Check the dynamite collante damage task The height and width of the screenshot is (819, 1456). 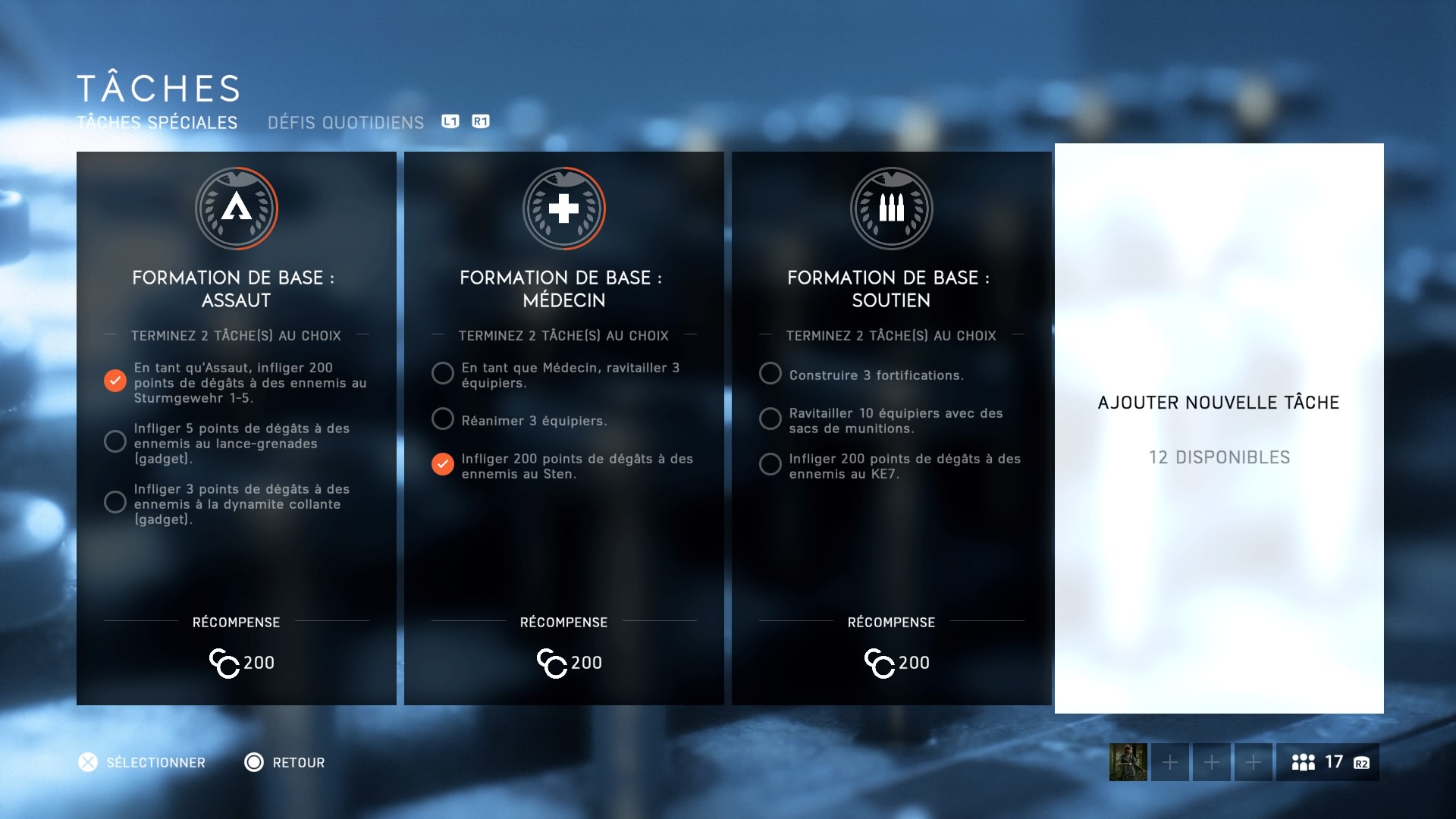click(115, 502)
